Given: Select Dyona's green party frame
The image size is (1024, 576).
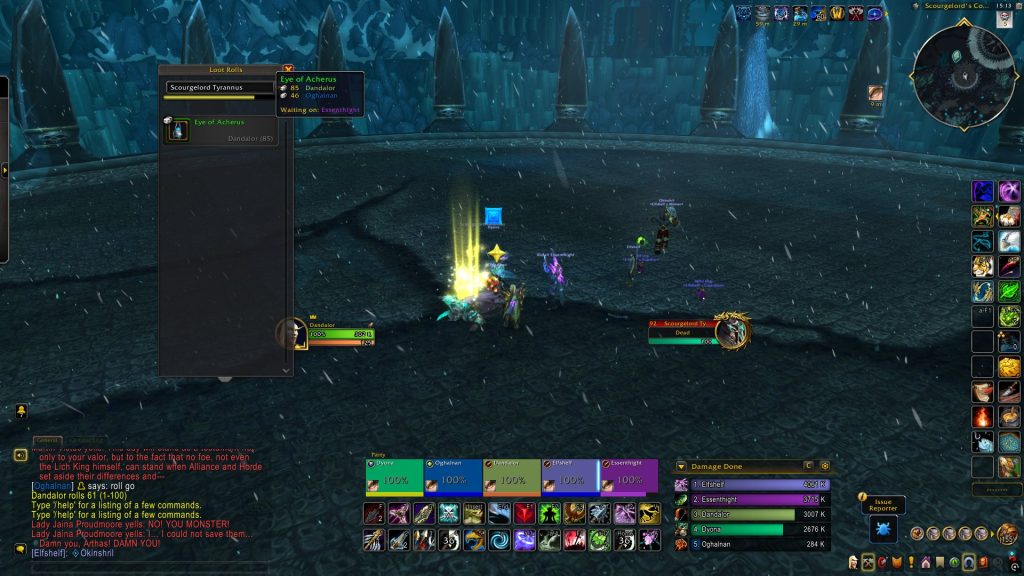Looking at the screenshot, I should click(394, 477).
